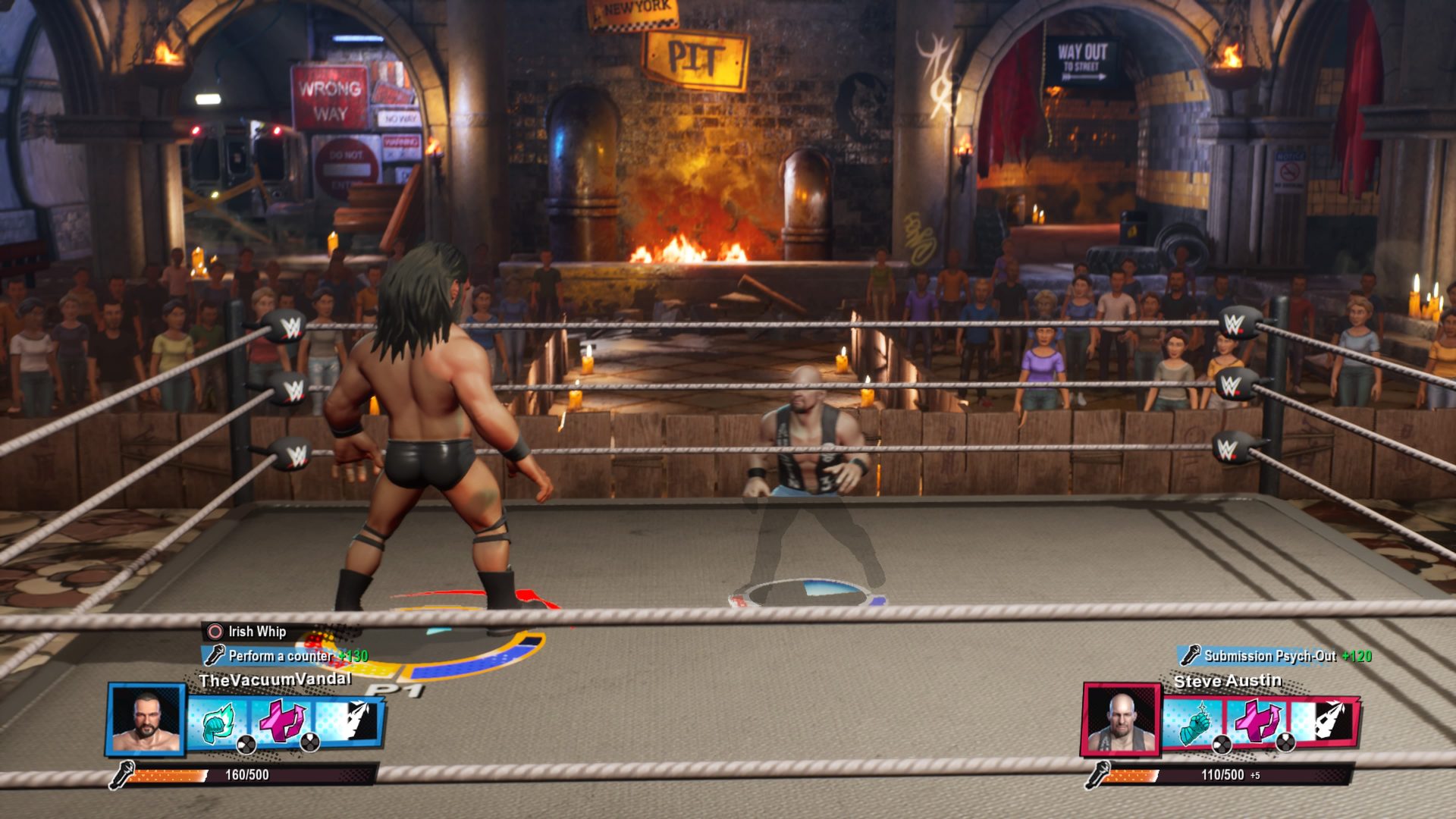1456x819 pixels.
Task: Select TheVacuumVandal's wrestler portrait
Action: [147, 720]
